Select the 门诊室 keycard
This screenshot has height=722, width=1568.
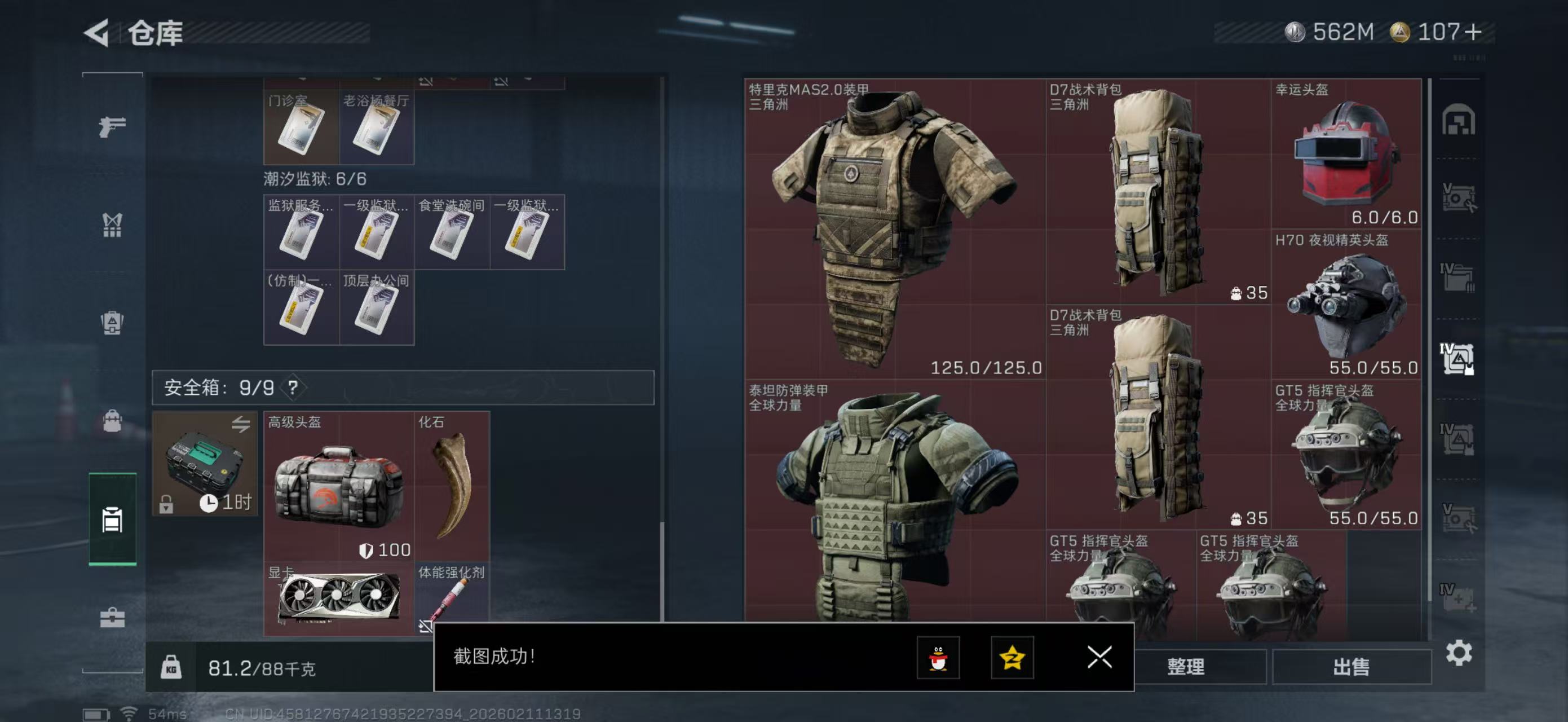(x=301, y=127)
